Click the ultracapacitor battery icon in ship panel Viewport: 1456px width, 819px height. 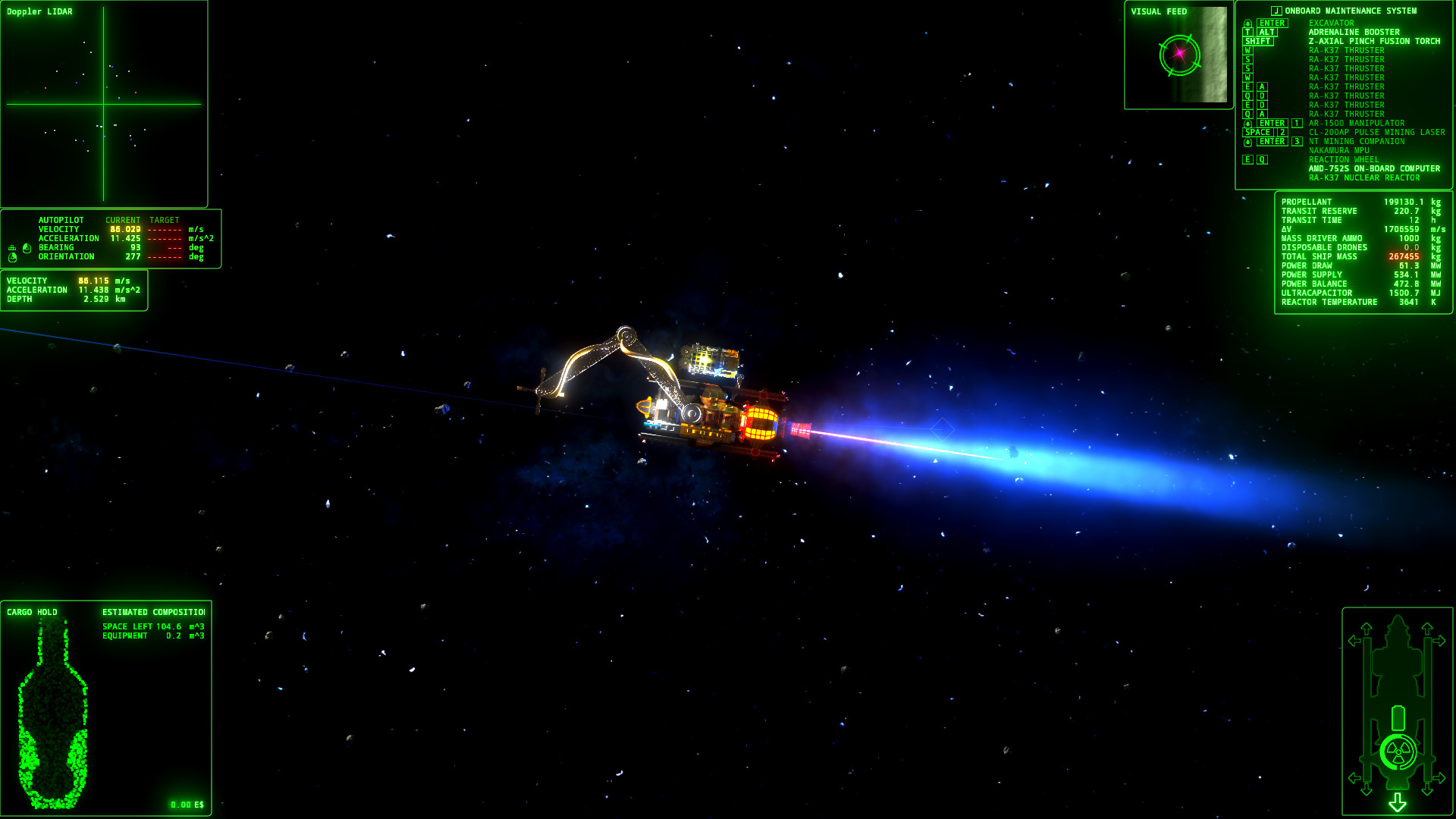[x=1398, y=717]
